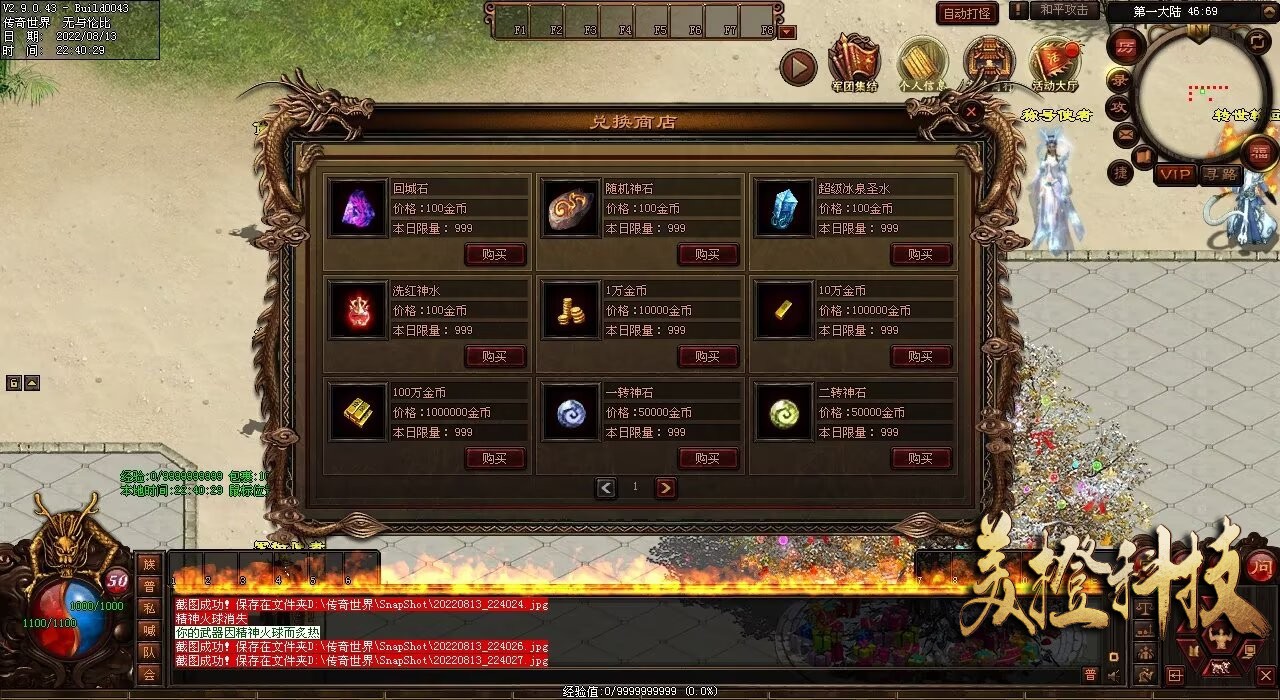
Task: Activate 寻路 pathfinding
Action: pos(1219,174)
